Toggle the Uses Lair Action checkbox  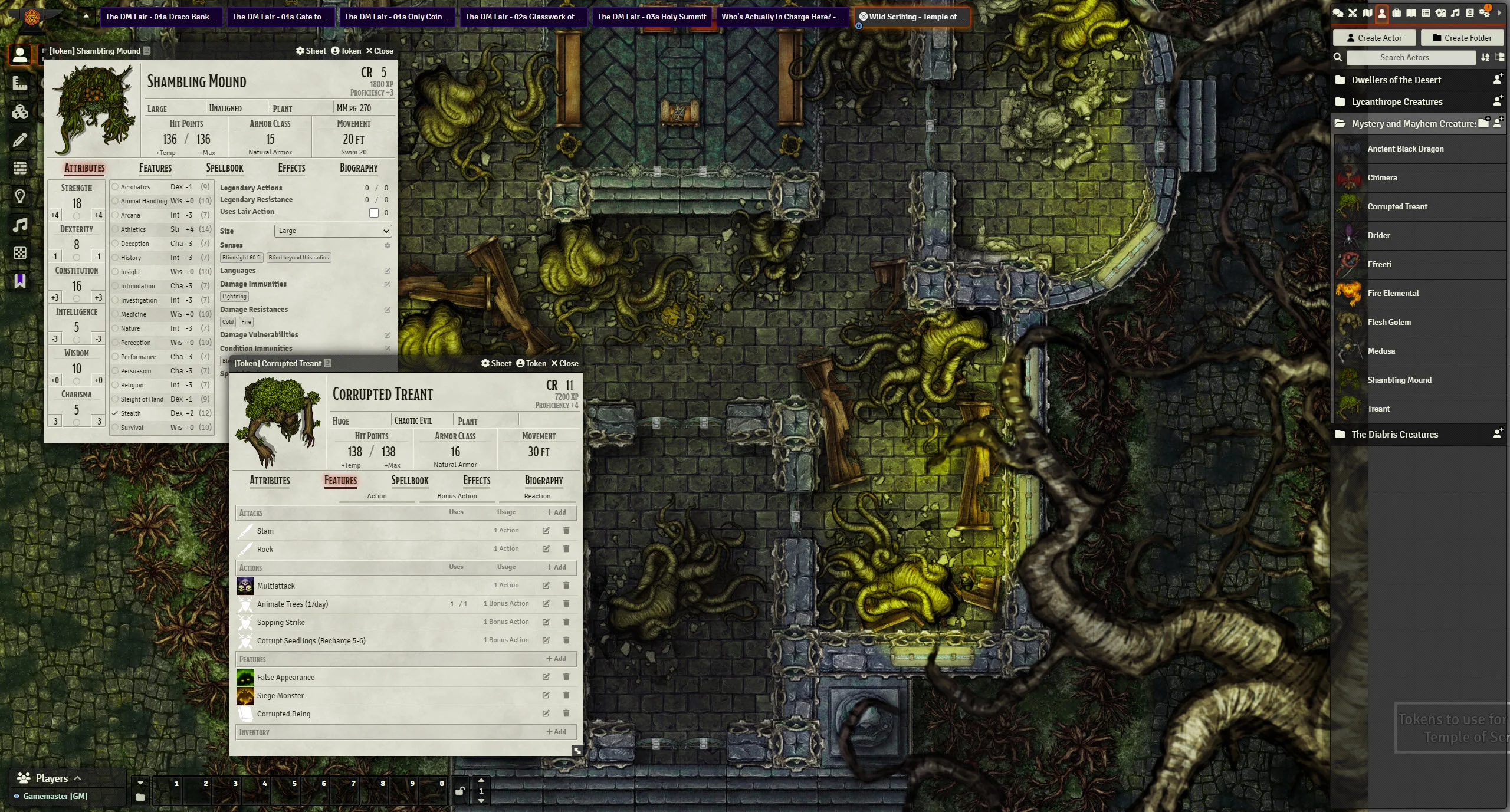coord(374,213)
